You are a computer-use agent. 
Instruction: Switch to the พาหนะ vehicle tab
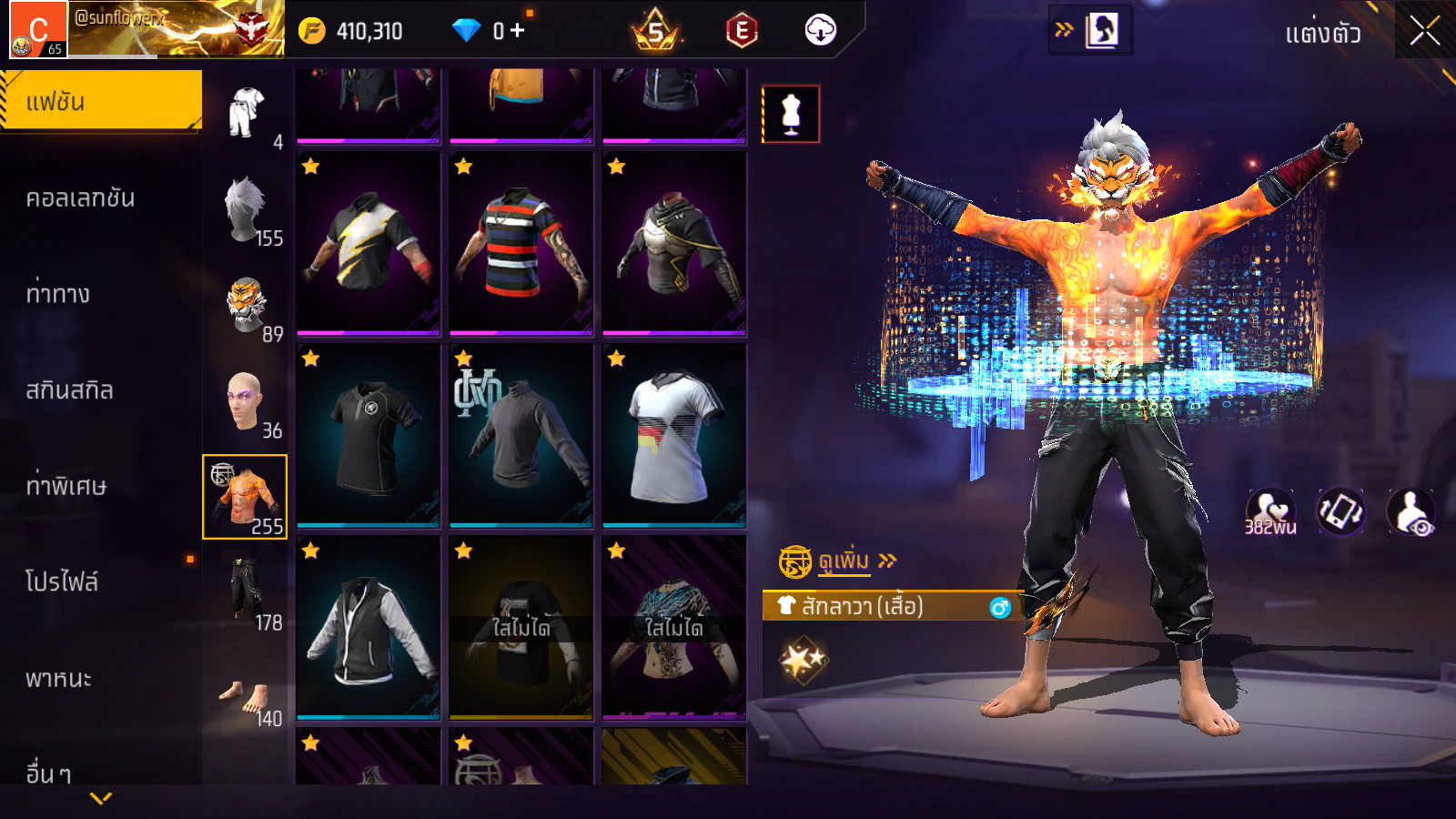[59, 679]
